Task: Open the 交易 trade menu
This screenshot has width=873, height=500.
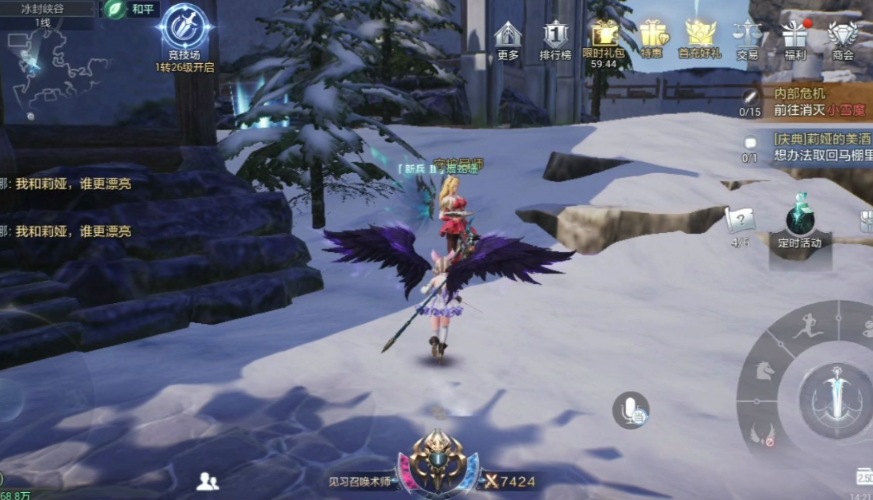Action: [x=747, y=38]
